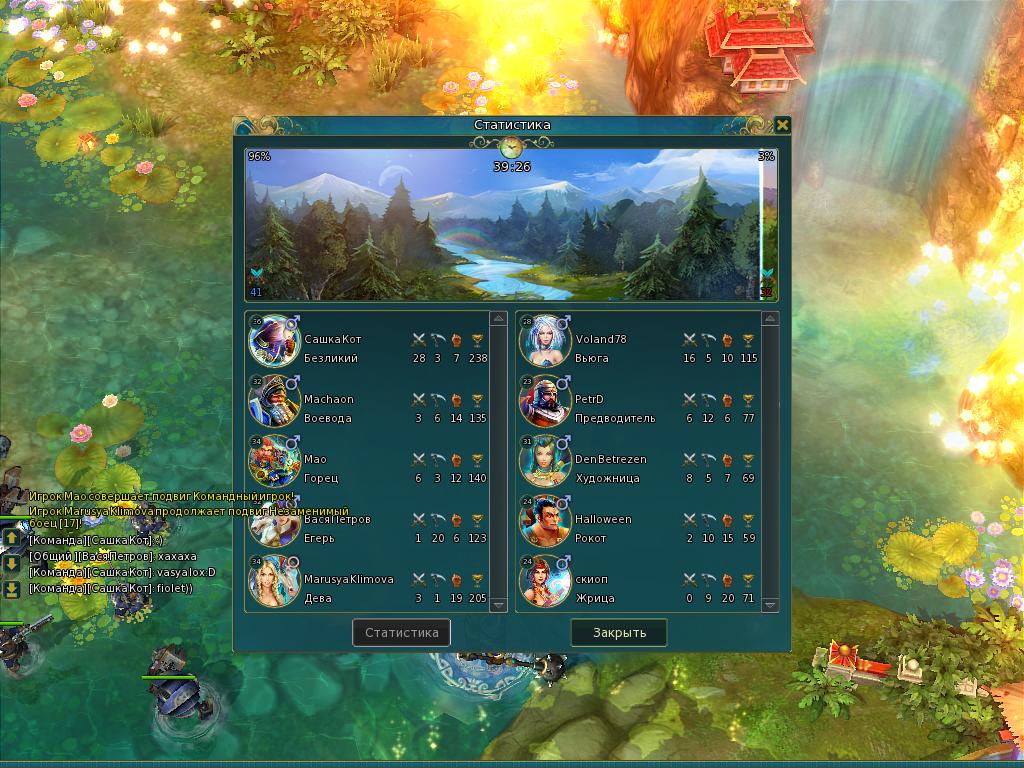Click the chat scroll-up arrow button

tap(11, 539)
